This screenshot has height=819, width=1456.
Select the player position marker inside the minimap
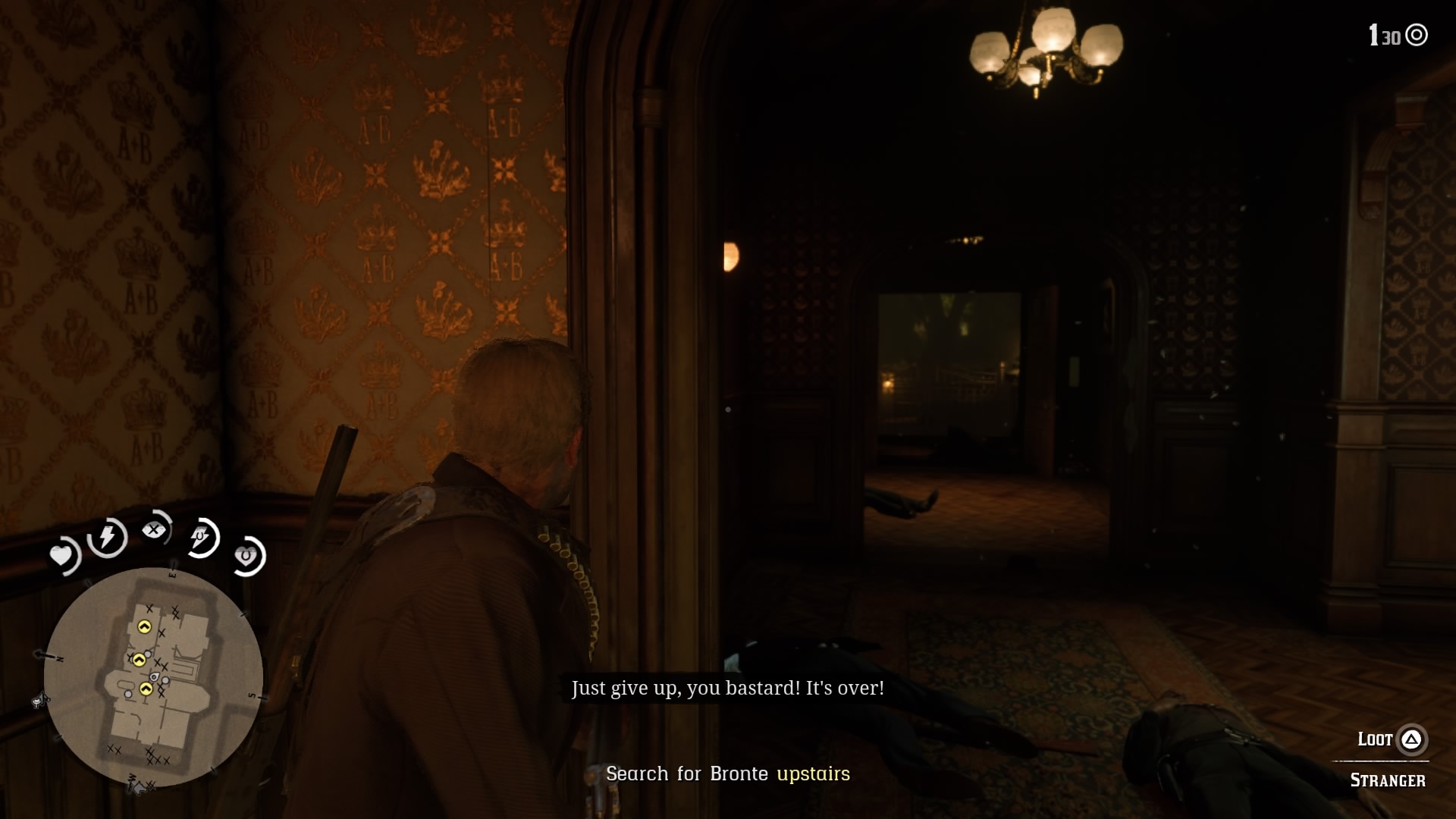tap(155, 676)
